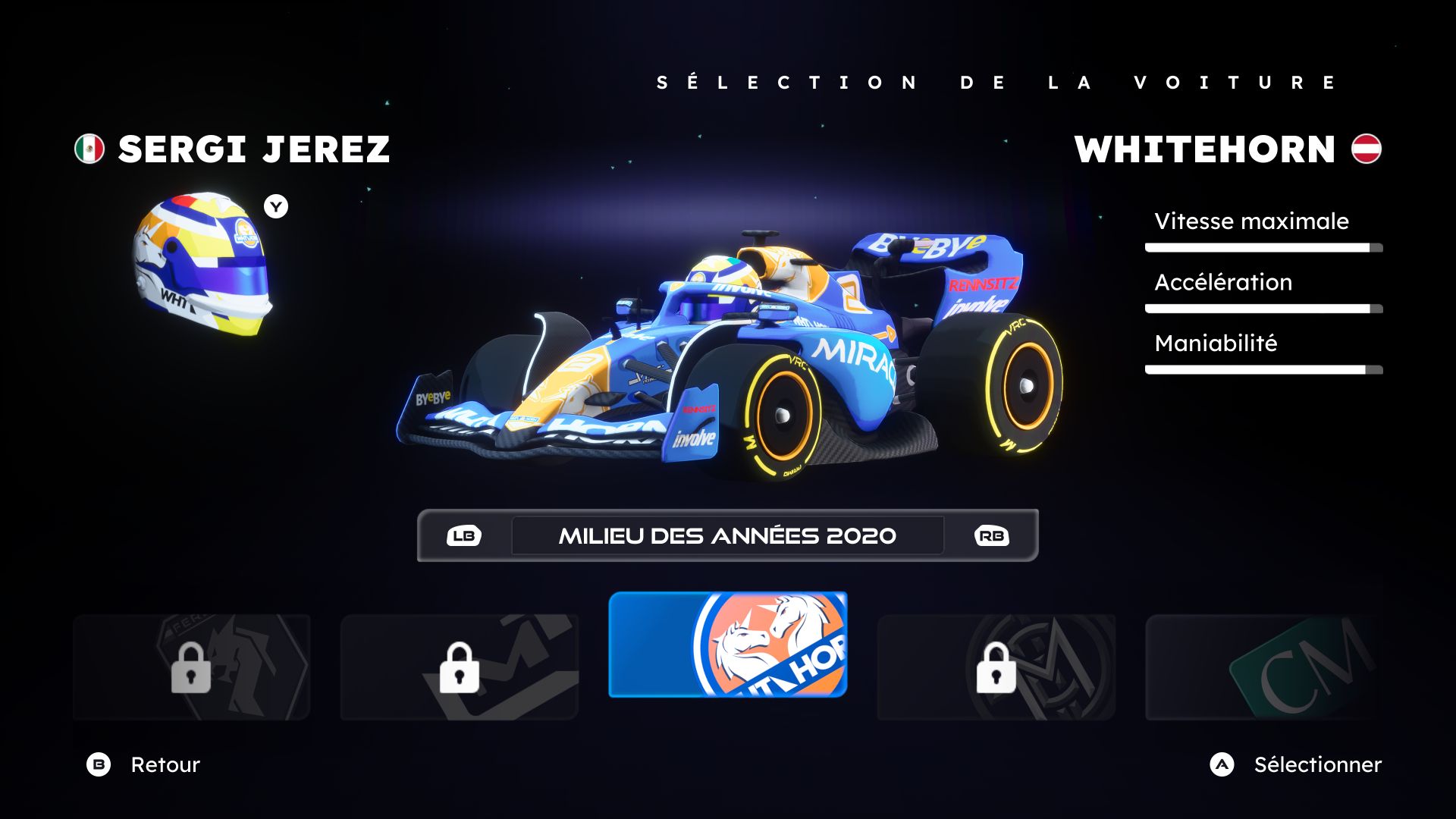Select the locked checkmark-logo team tile
This screenshot has width=1456, height=819.
point(459,667)
